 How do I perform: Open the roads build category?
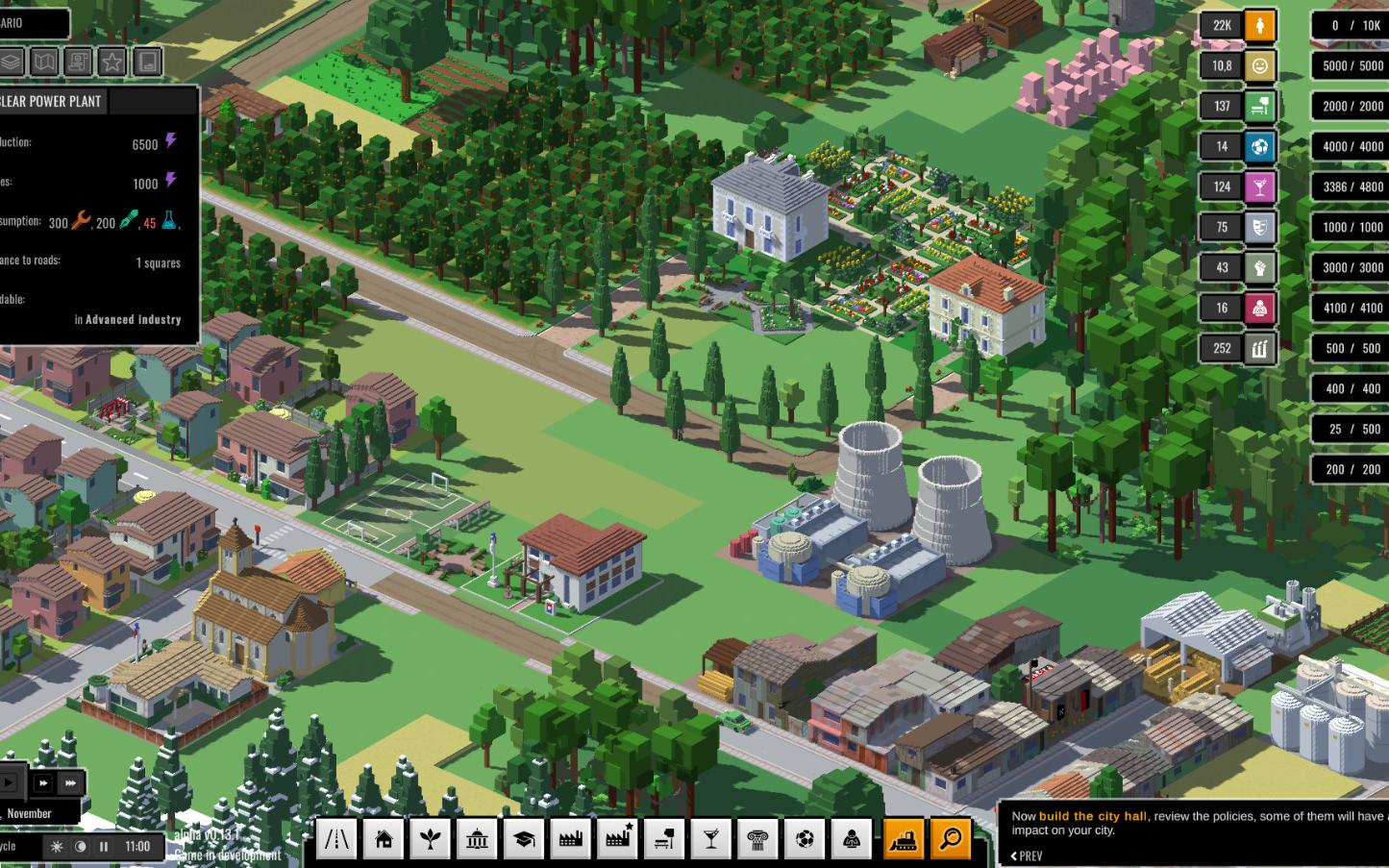point(336,840)
